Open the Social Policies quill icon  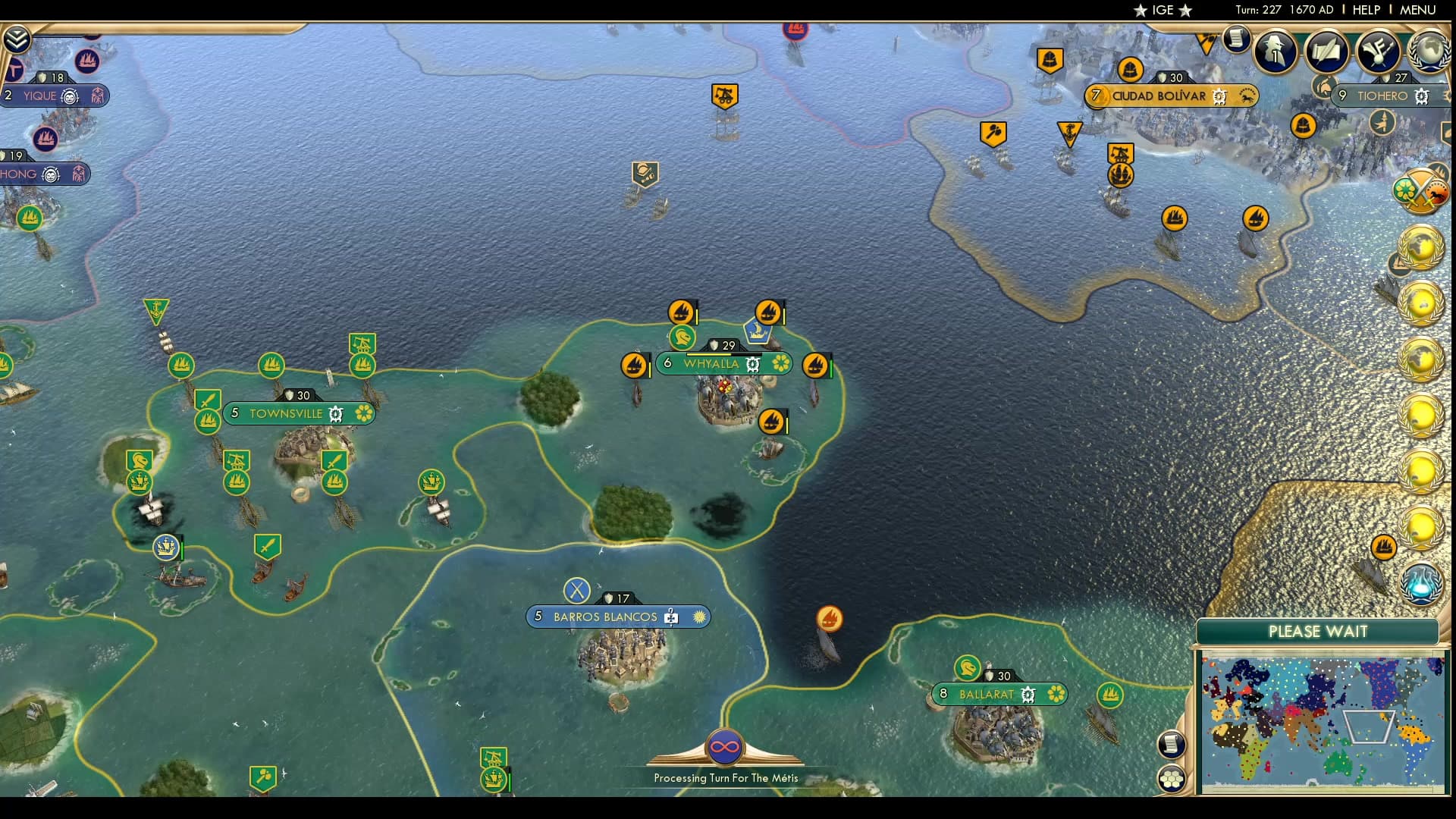[x=1324, y=52]
